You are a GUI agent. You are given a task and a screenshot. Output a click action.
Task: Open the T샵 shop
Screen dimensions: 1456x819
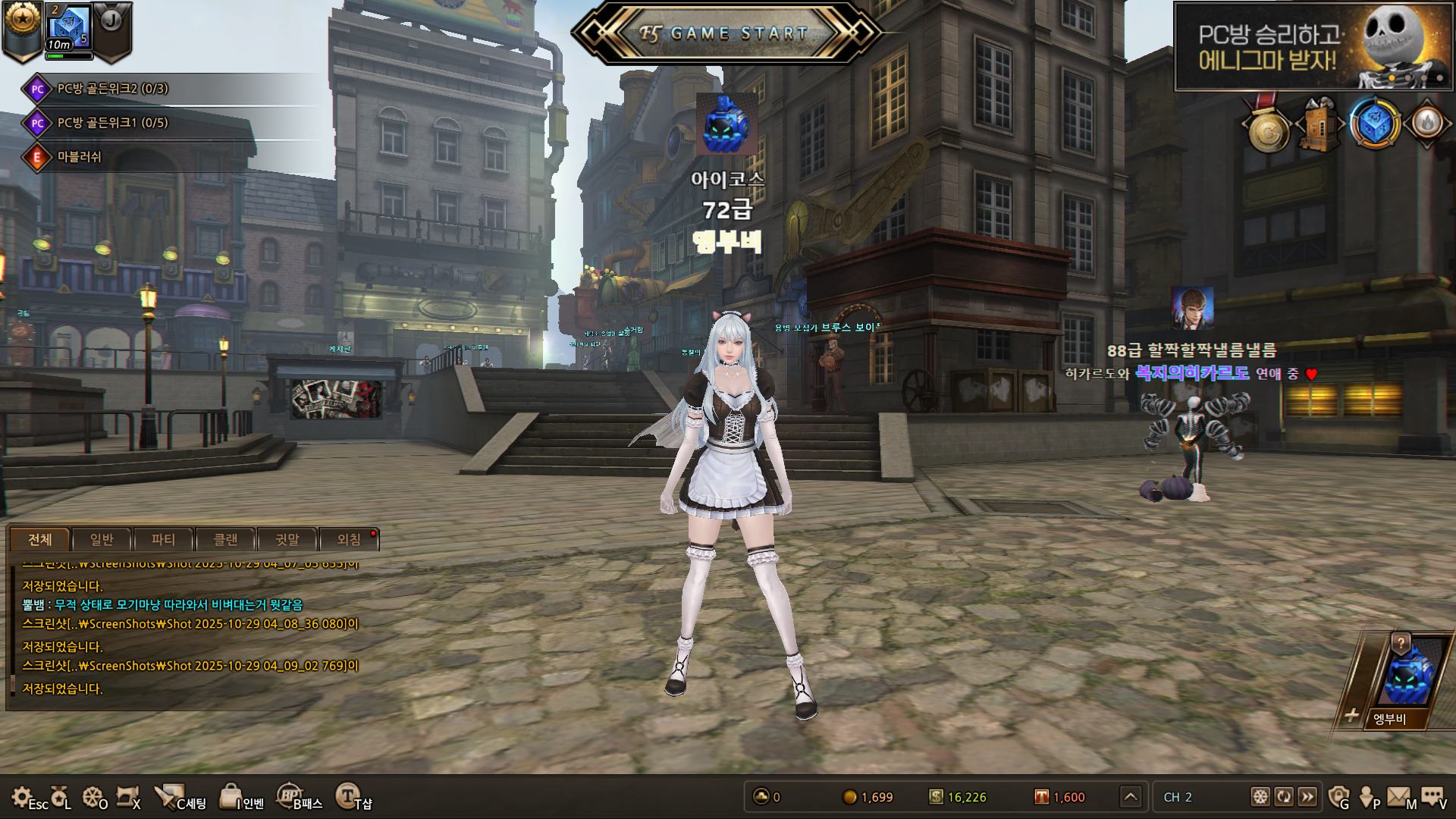point(347,796)
